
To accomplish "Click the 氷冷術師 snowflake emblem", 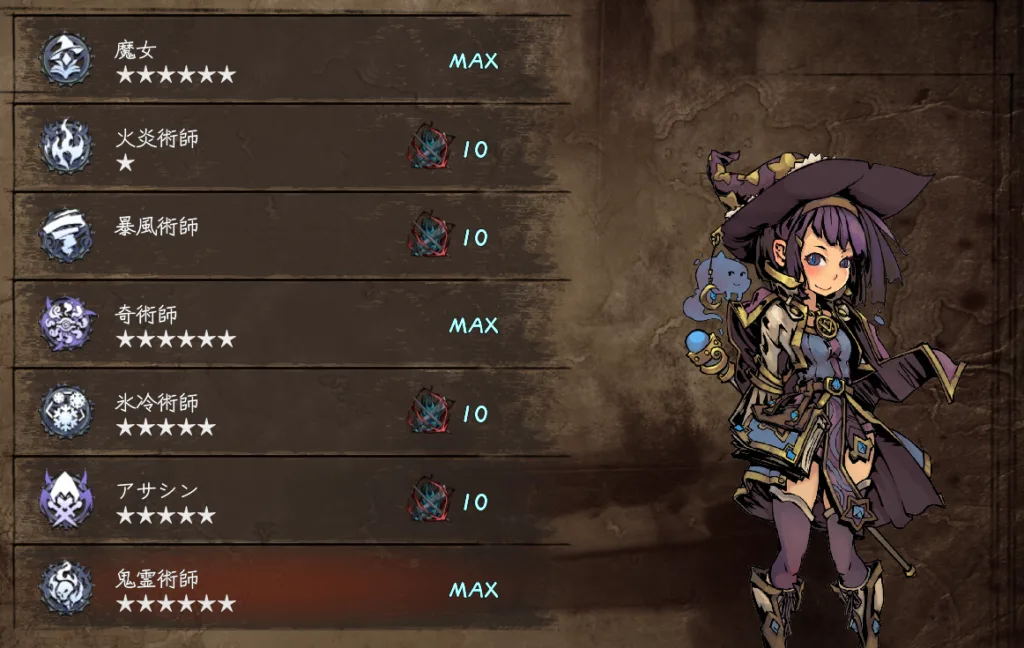I will tap(66, 412).
